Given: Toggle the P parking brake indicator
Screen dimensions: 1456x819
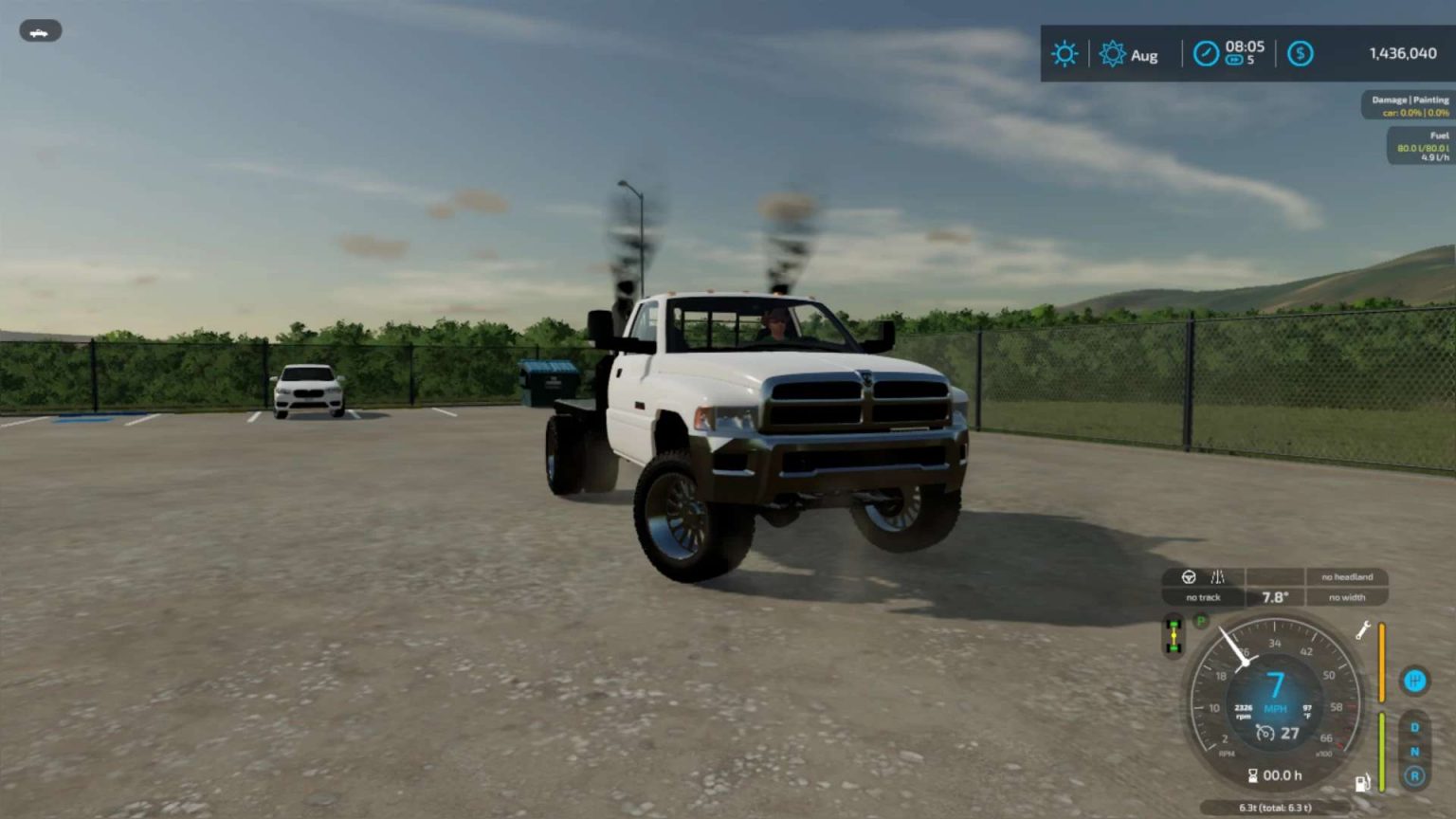Looking at the screenshot, I should click(1200, 621).
